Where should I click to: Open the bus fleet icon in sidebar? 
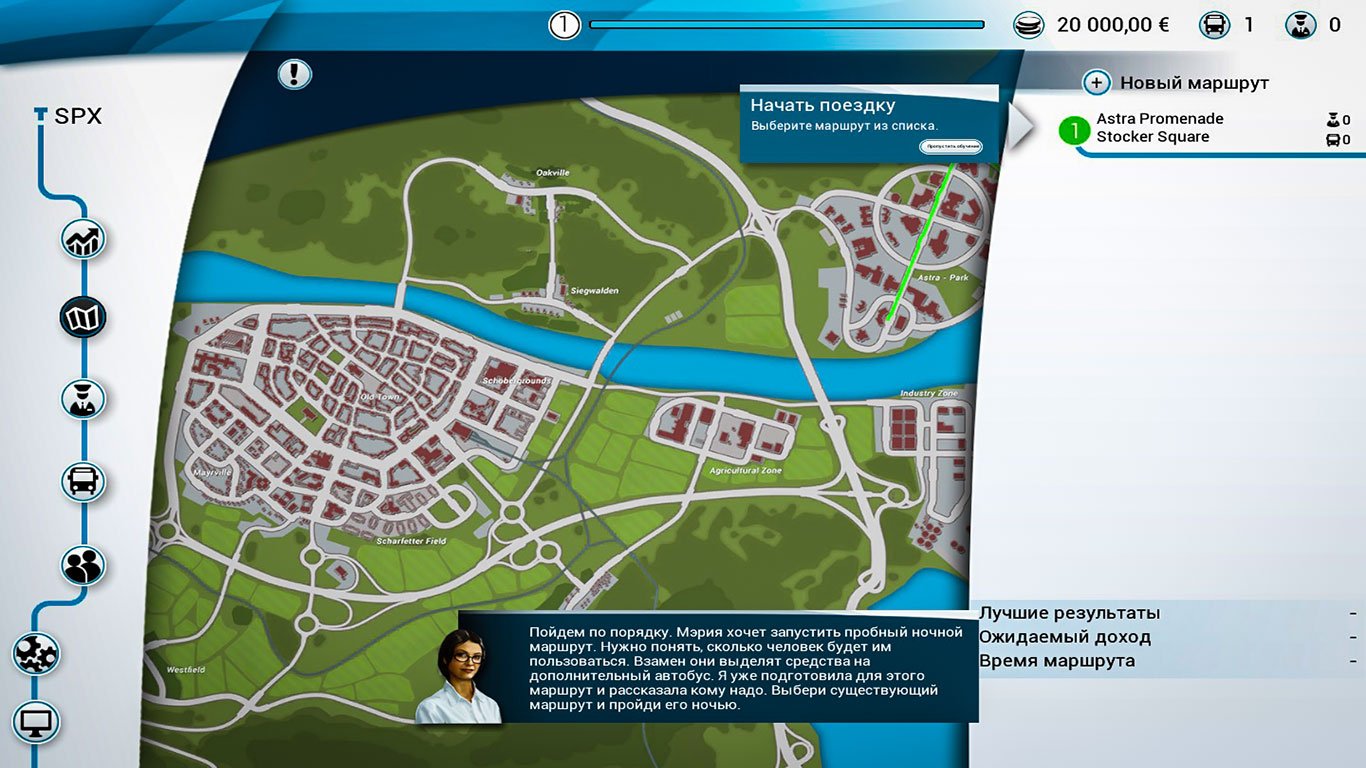(82, 481)
